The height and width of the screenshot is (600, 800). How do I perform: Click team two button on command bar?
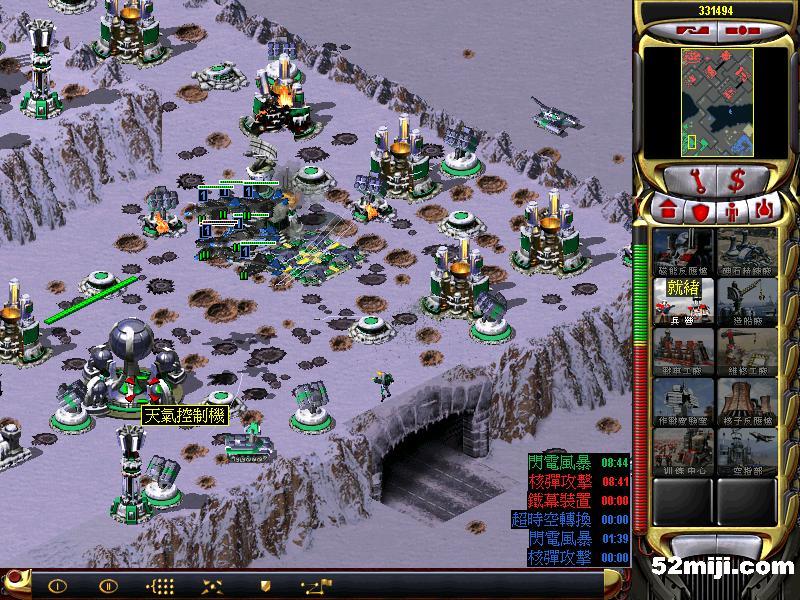[x=106, y=585]
